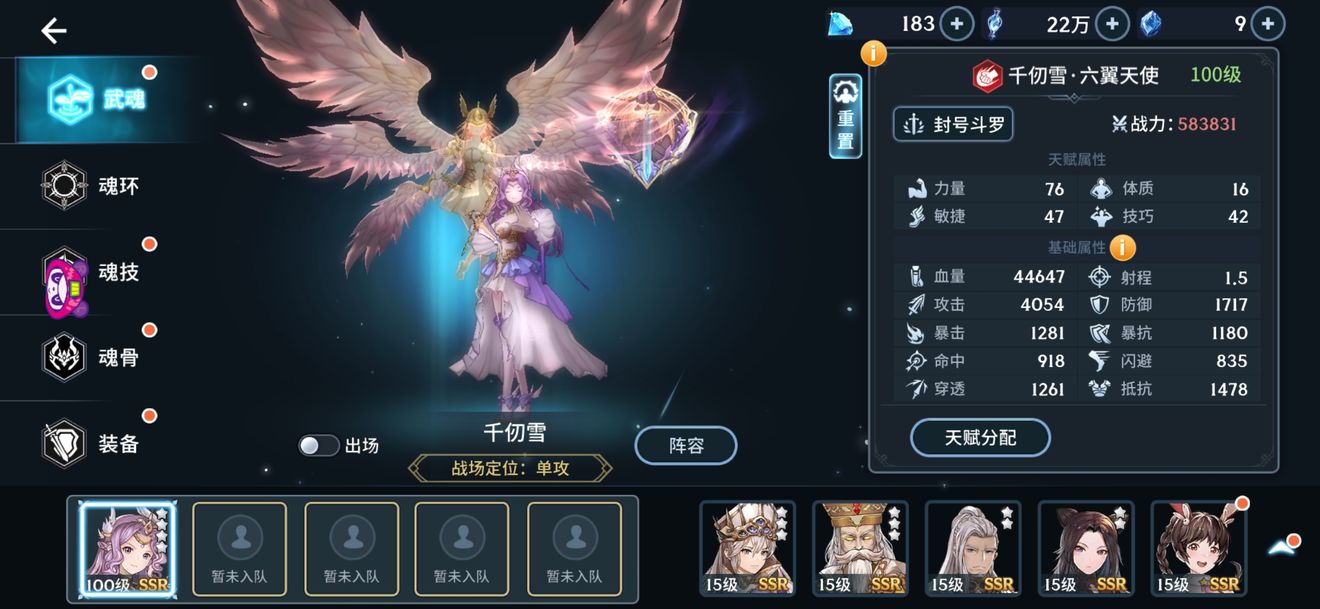Select the white-haired ponytail man portrait
This screenshot has height=609, width=1320.
[x=973, y=548]
